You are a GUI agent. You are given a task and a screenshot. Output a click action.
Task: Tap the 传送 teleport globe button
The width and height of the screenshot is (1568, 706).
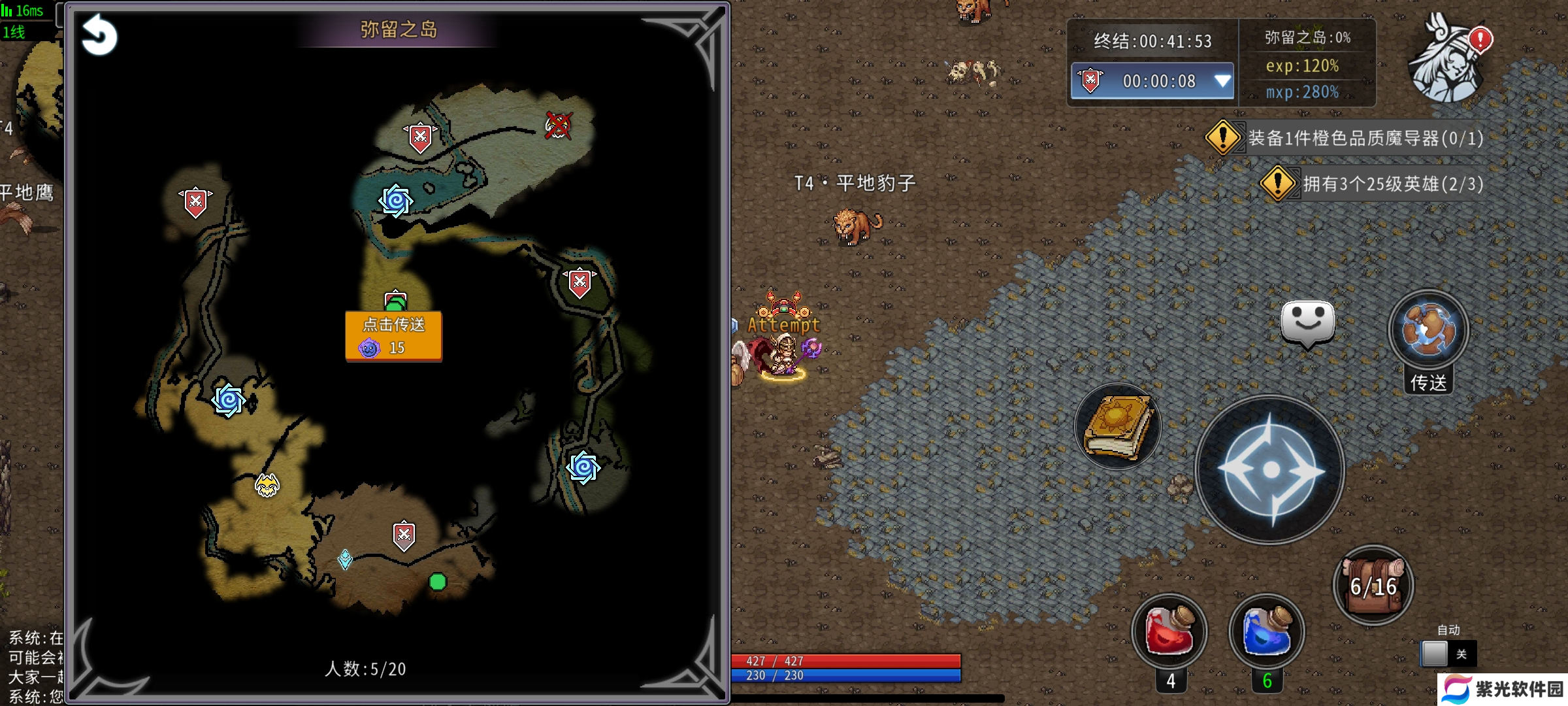coord(1429,330)
